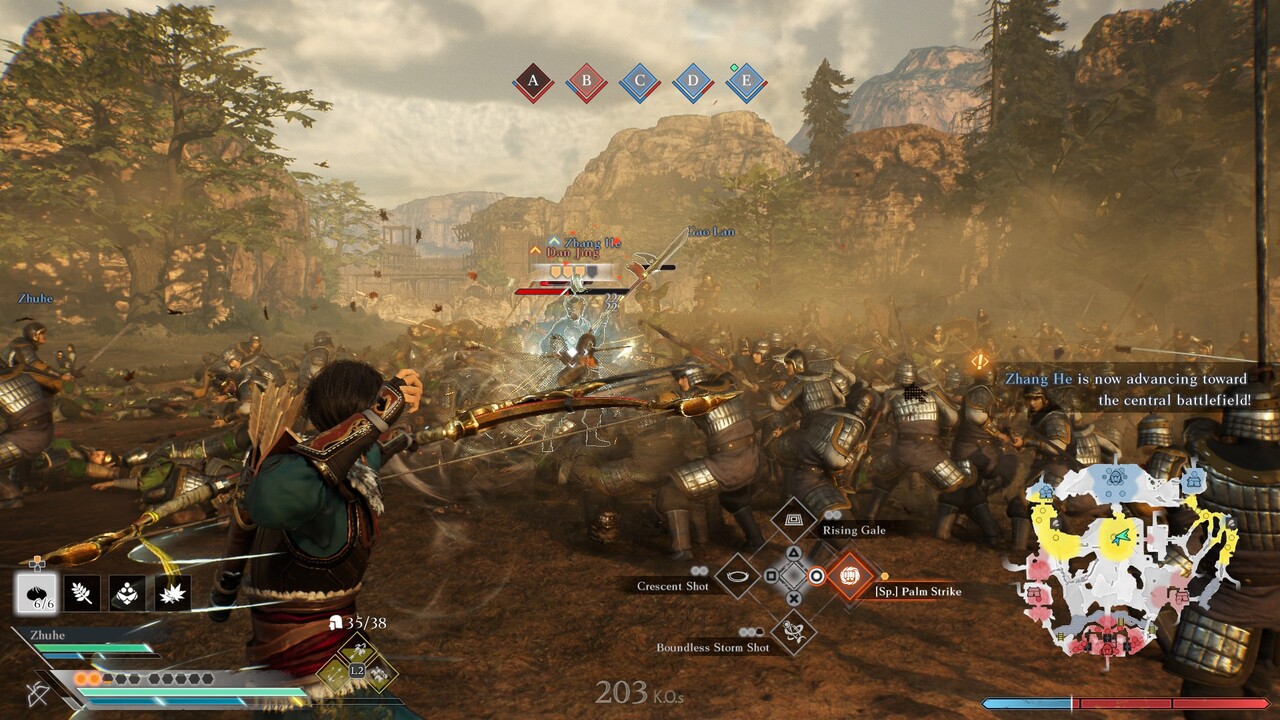The width and height of the screenshot is (1280, 720).
Task: Select the meat bun item slot
Action: (x=37, y=593)
